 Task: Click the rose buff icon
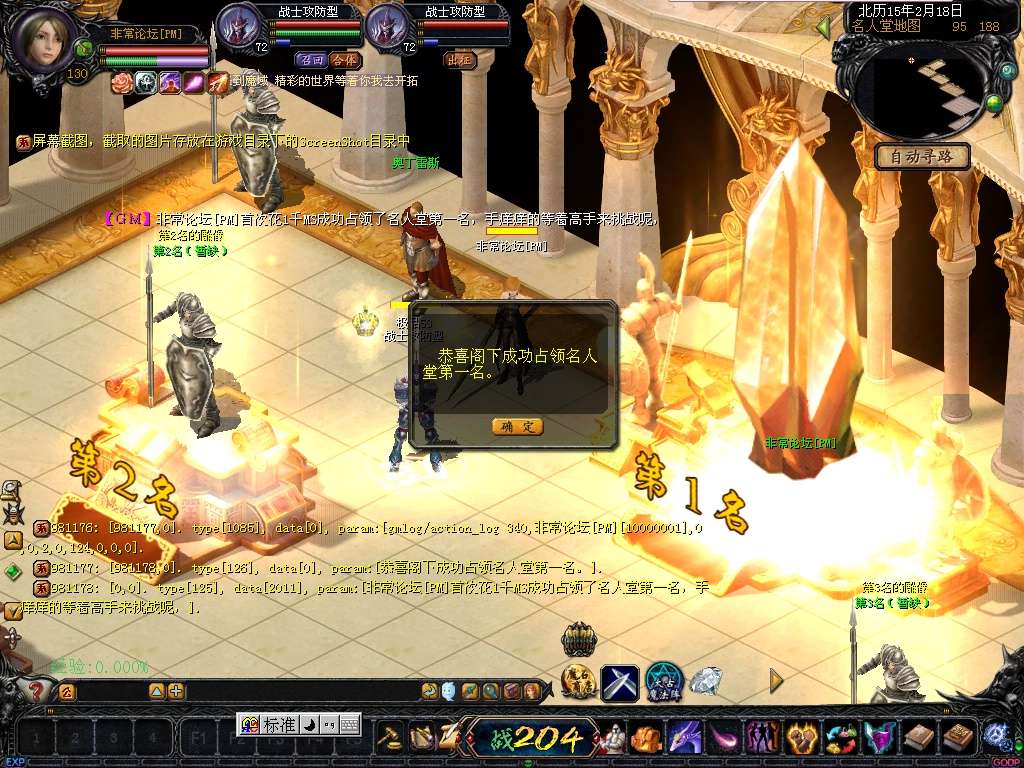pyautogui.click(x=121, y=82)
